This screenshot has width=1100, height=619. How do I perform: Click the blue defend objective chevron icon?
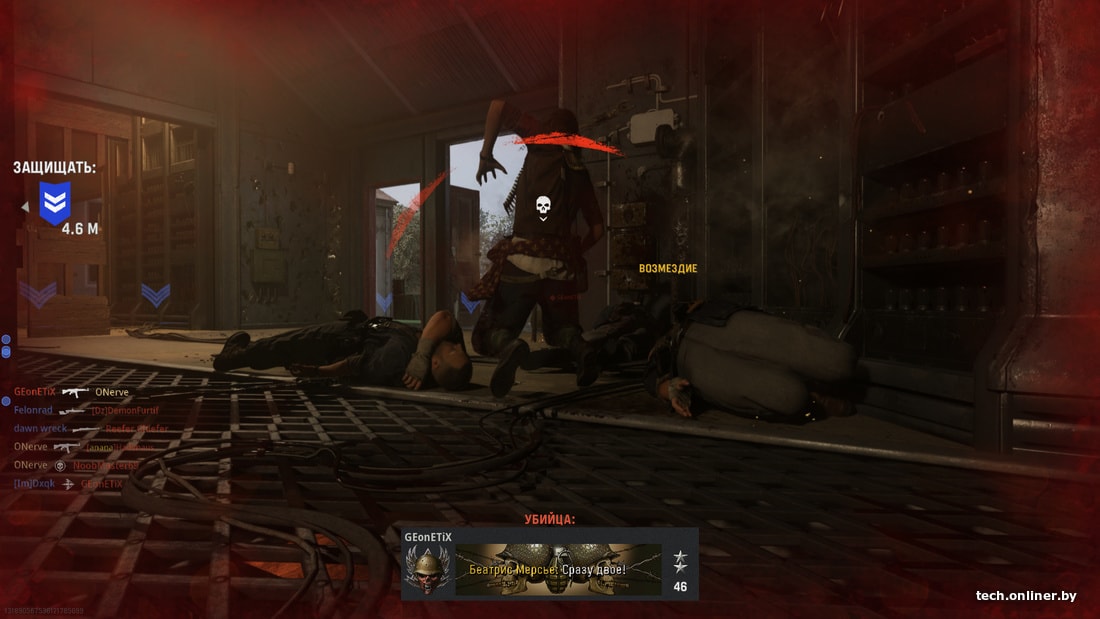55,202
